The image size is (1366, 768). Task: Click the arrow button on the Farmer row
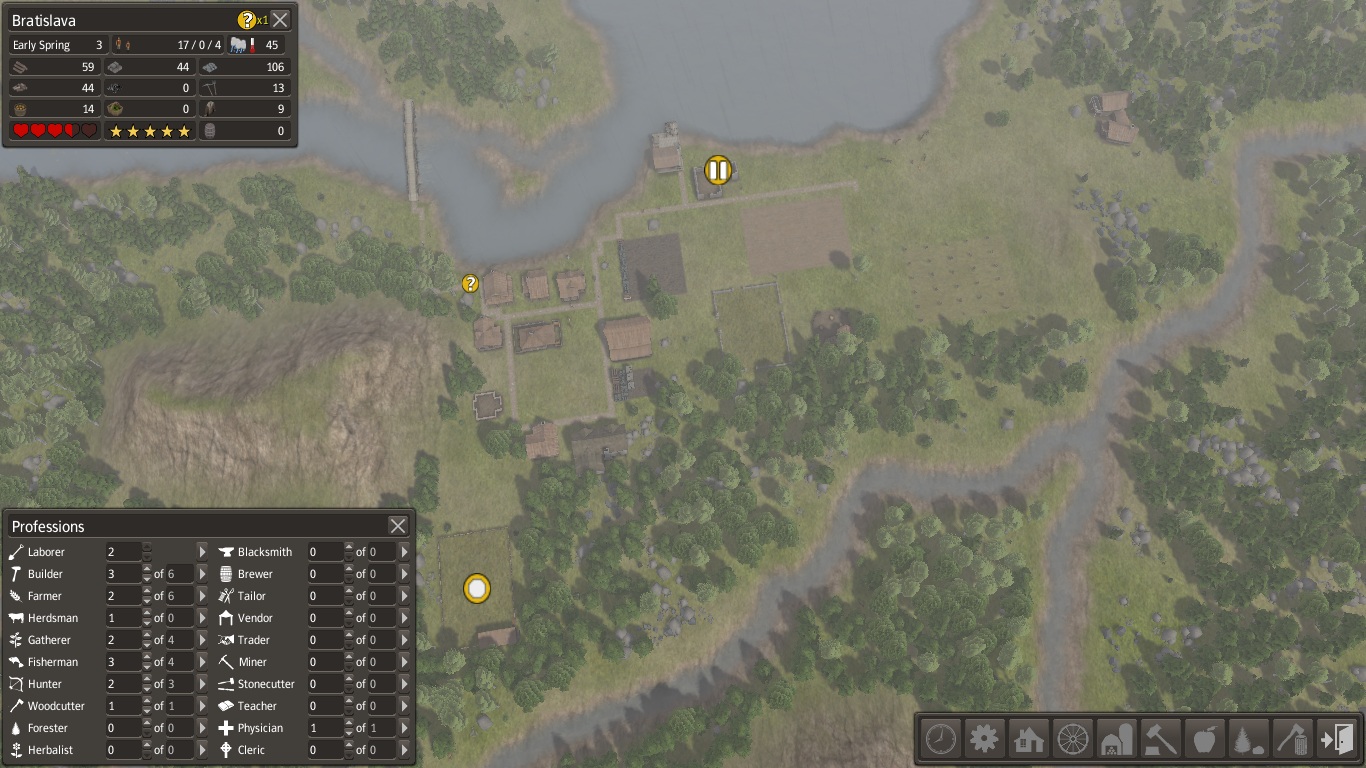point(202,596)
